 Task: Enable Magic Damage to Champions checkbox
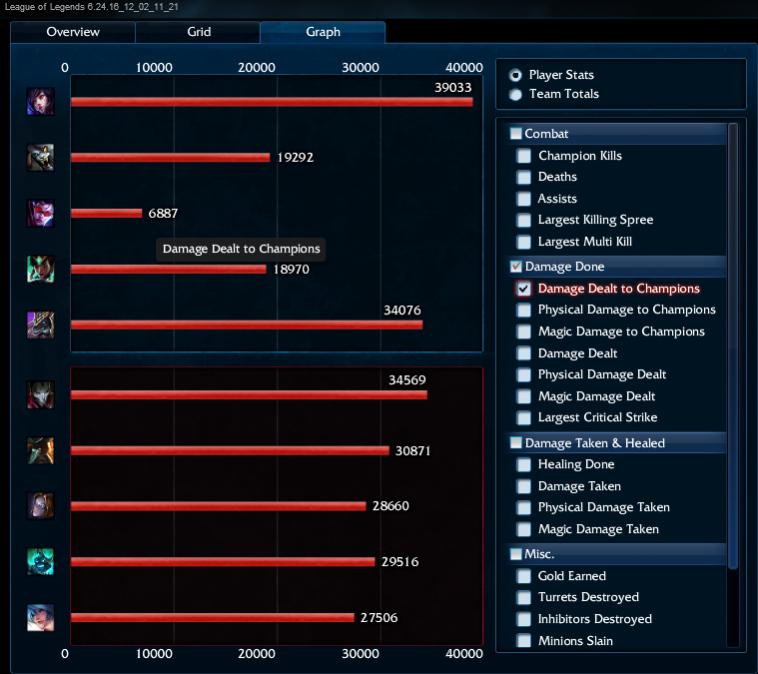pos(524,332)
